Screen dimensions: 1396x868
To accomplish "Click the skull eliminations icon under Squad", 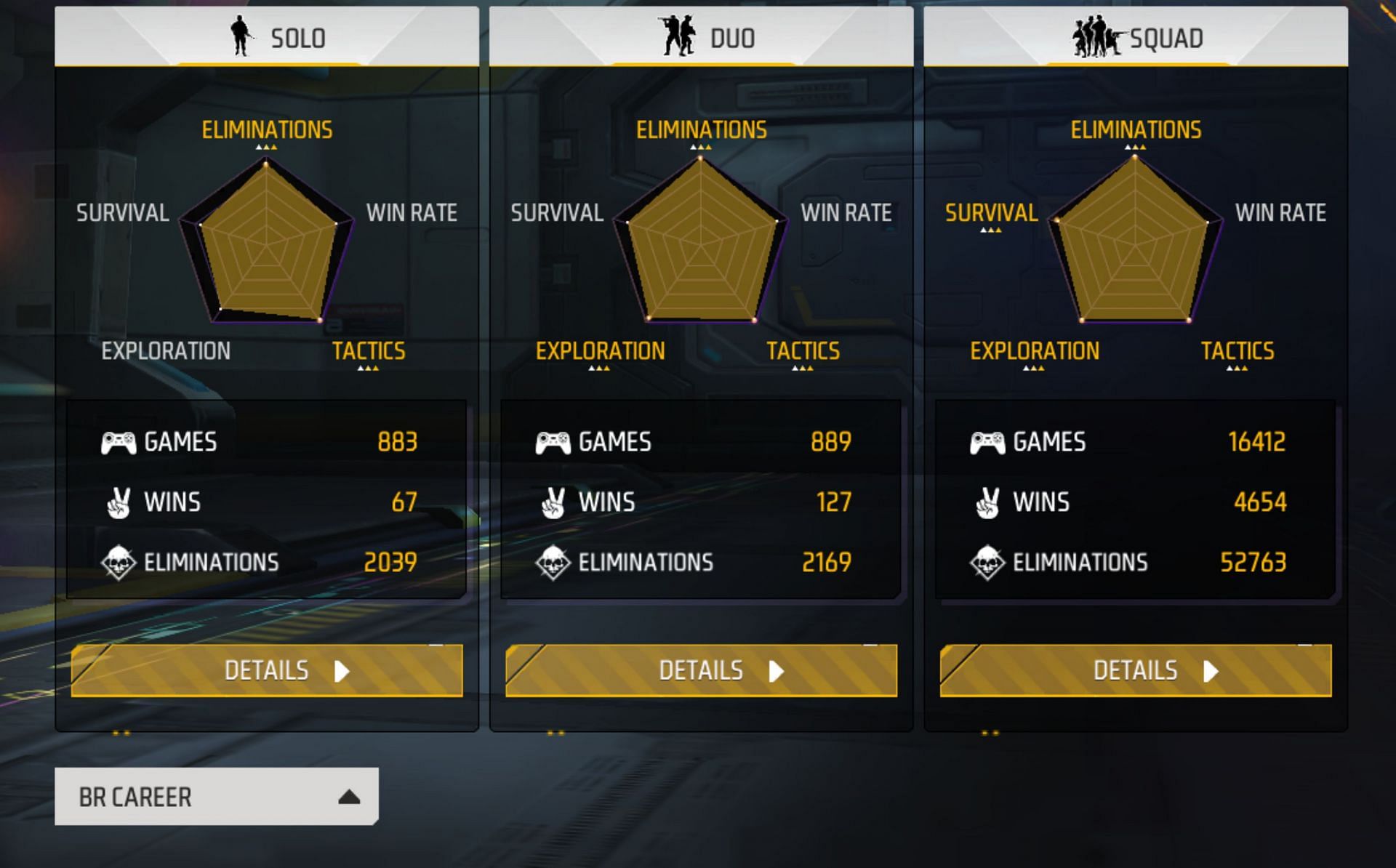I will (x=990, y=561).
